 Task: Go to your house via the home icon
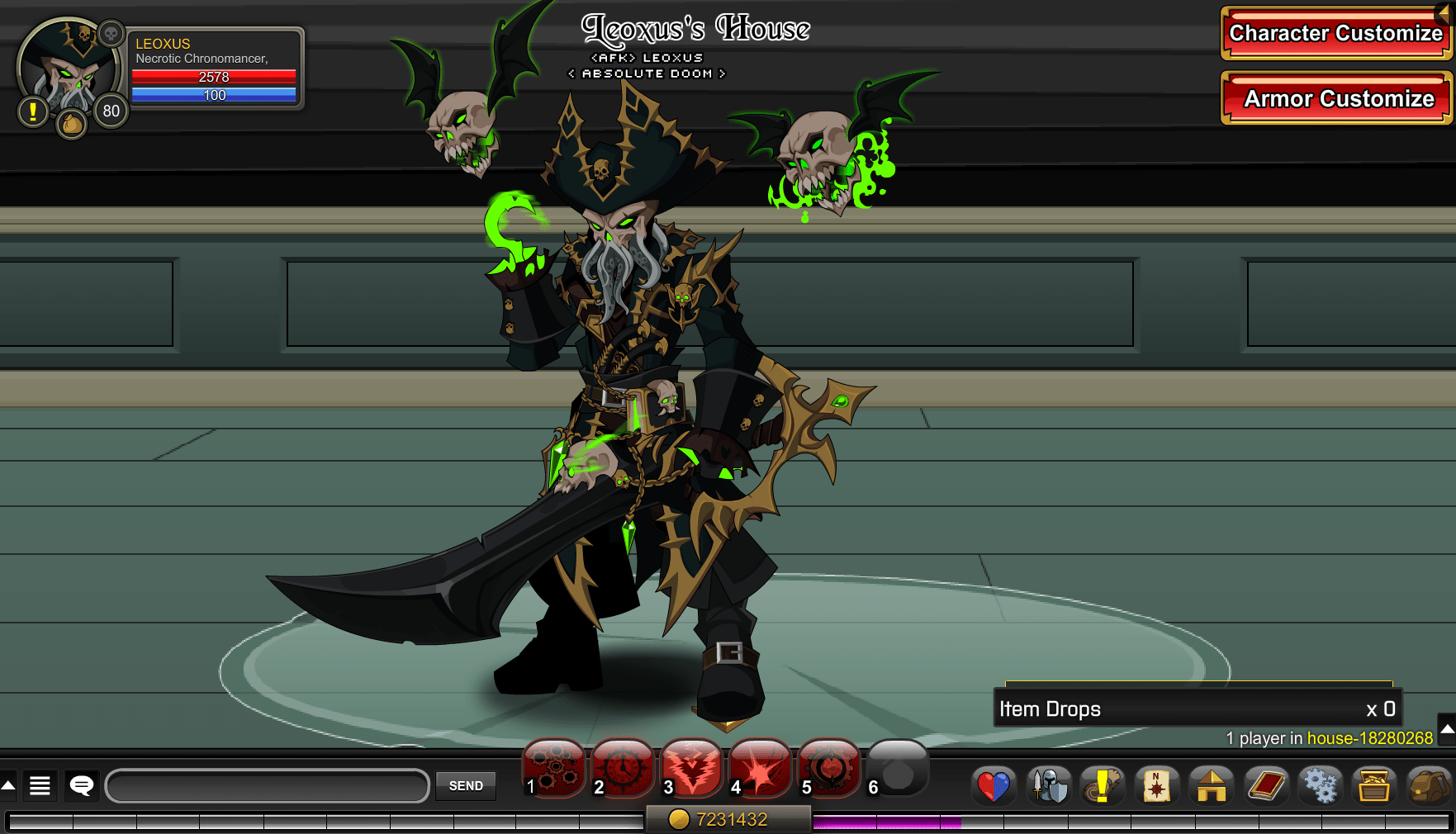click(x=1212, y=786)
